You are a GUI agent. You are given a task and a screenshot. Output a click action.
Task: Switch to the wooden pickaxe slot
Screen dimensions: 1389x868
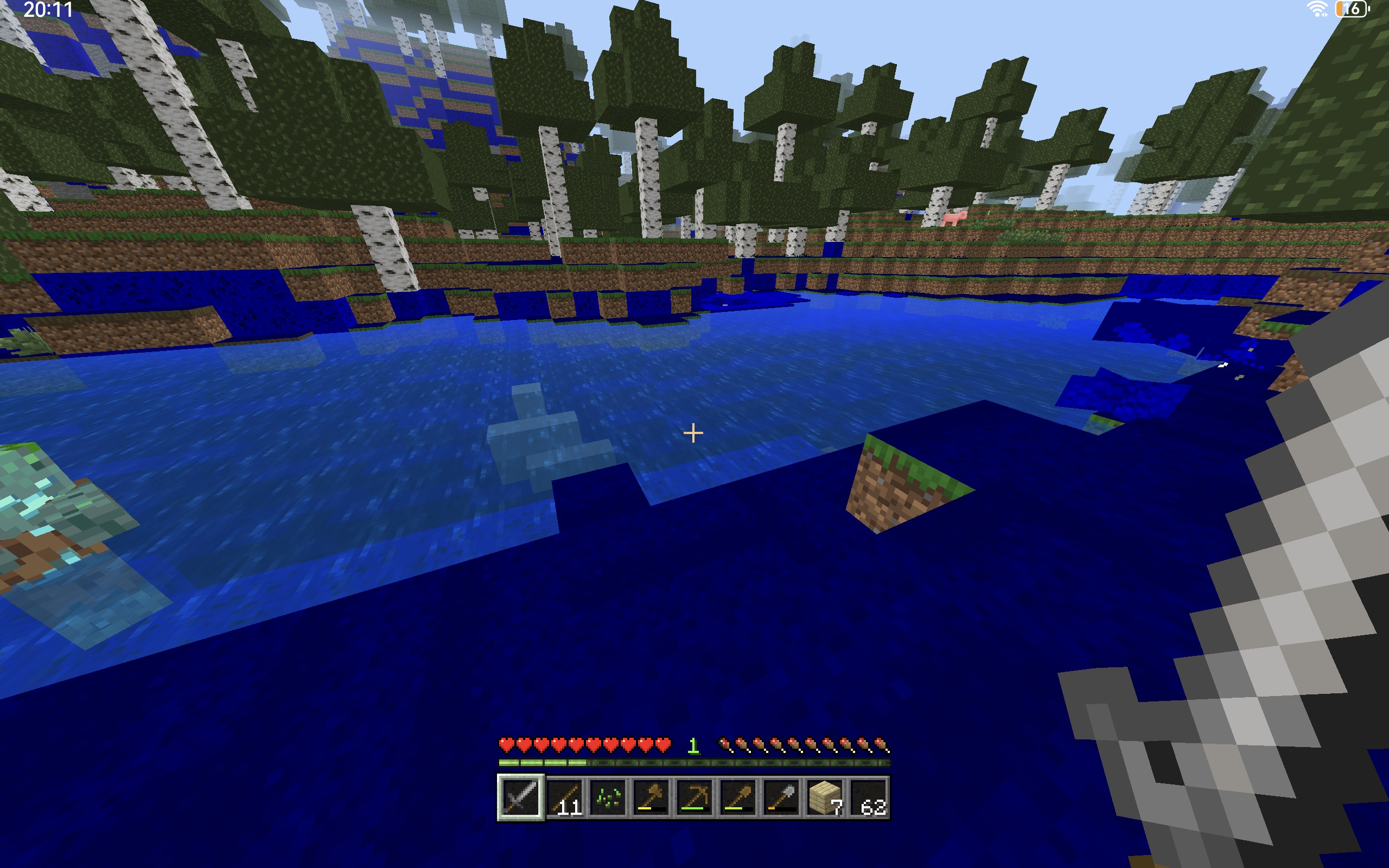click(694, 797)
